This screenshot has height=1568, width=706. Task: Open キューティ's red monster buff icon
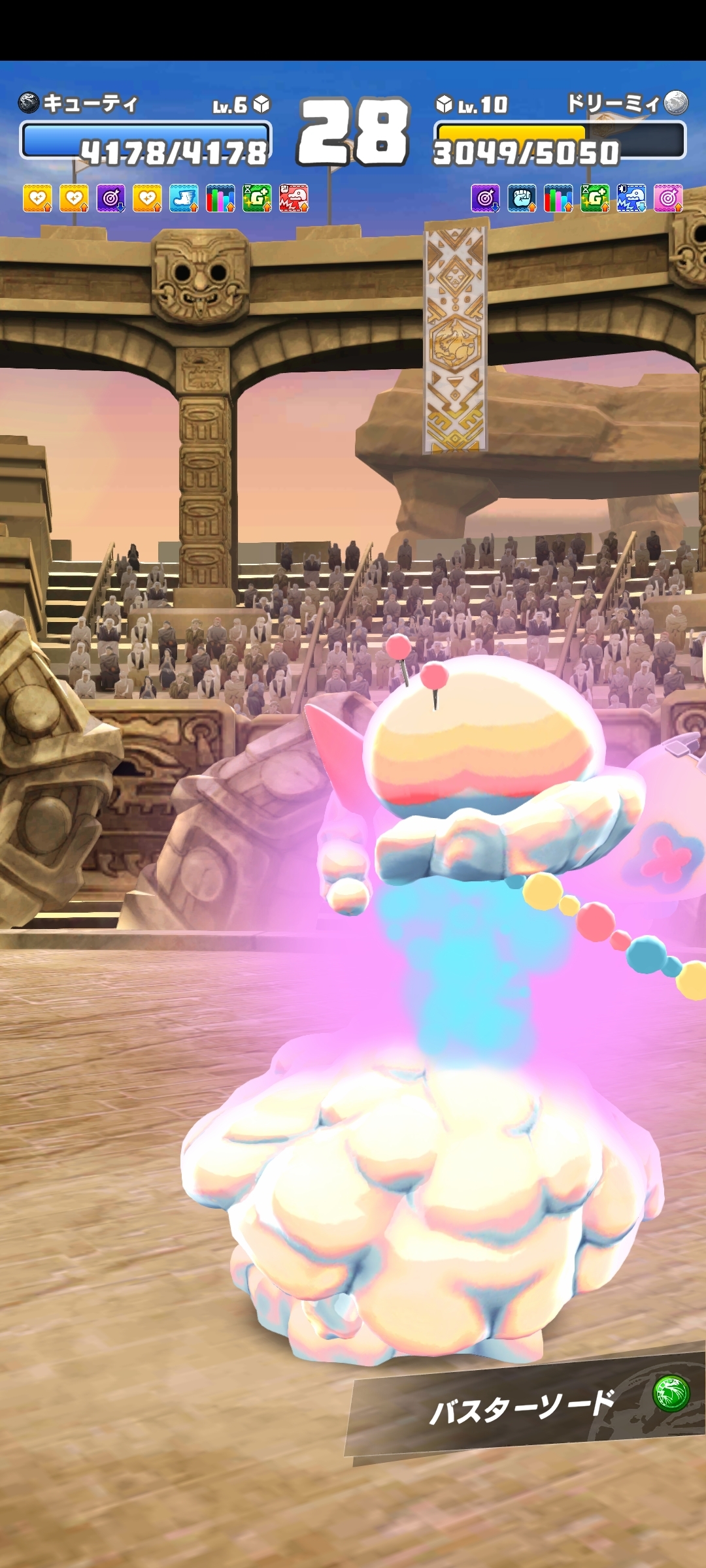(x=294, y=198)
